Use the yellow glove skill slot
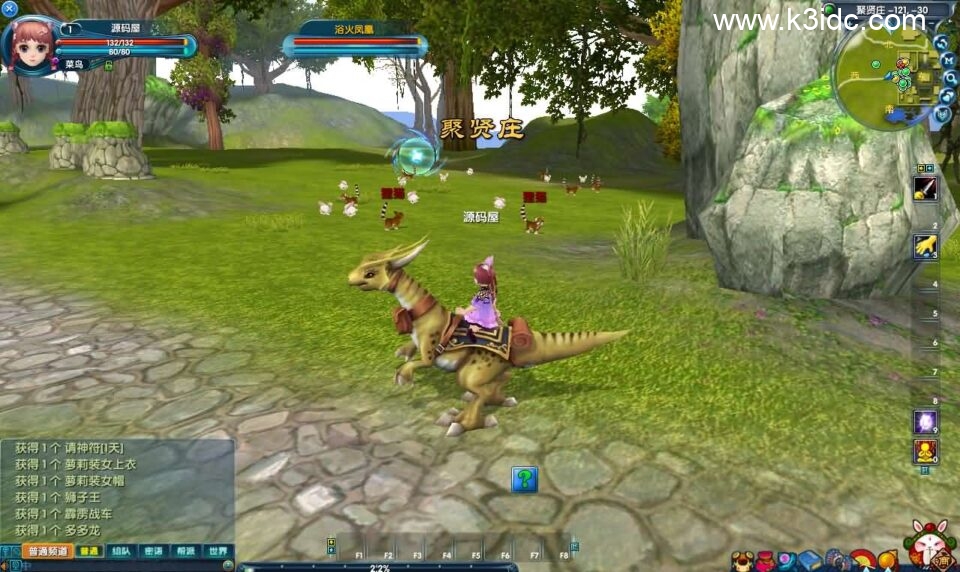Screen dimensions: 960x572 [925, 246]
